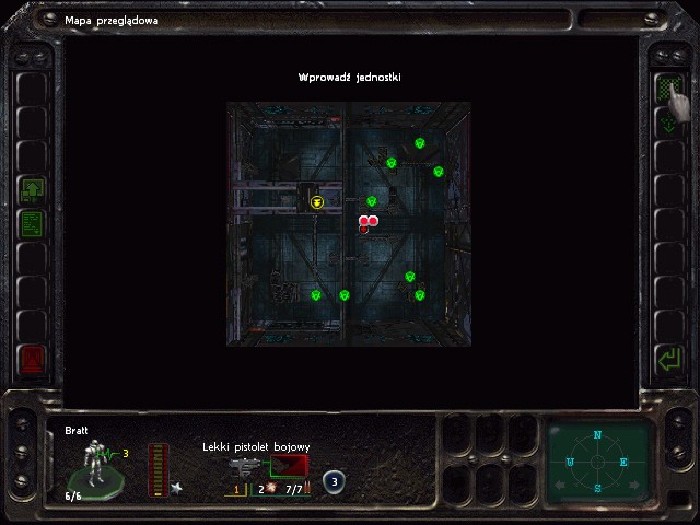Select the green checkered deployment button

666,89
